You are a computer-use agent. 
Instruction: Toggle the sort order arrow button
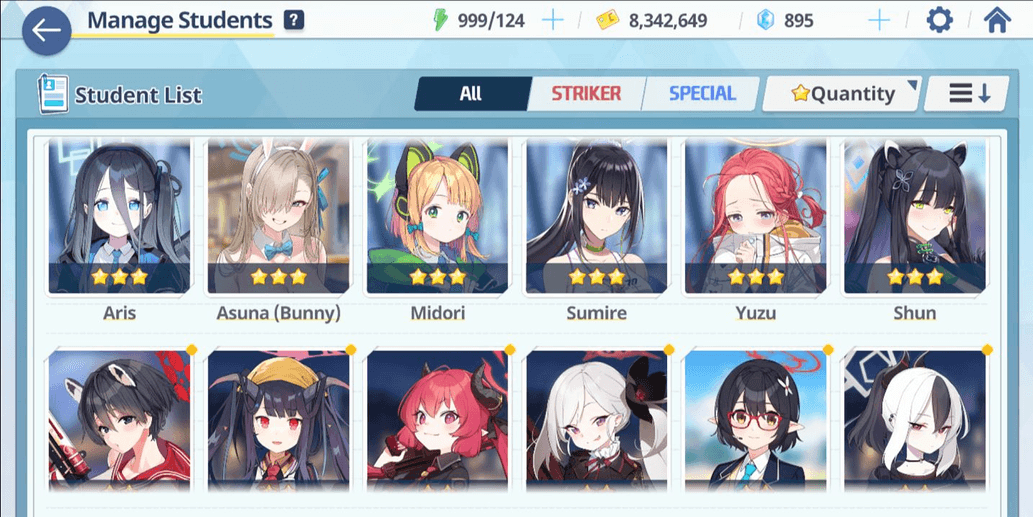[x=969, y=94]
